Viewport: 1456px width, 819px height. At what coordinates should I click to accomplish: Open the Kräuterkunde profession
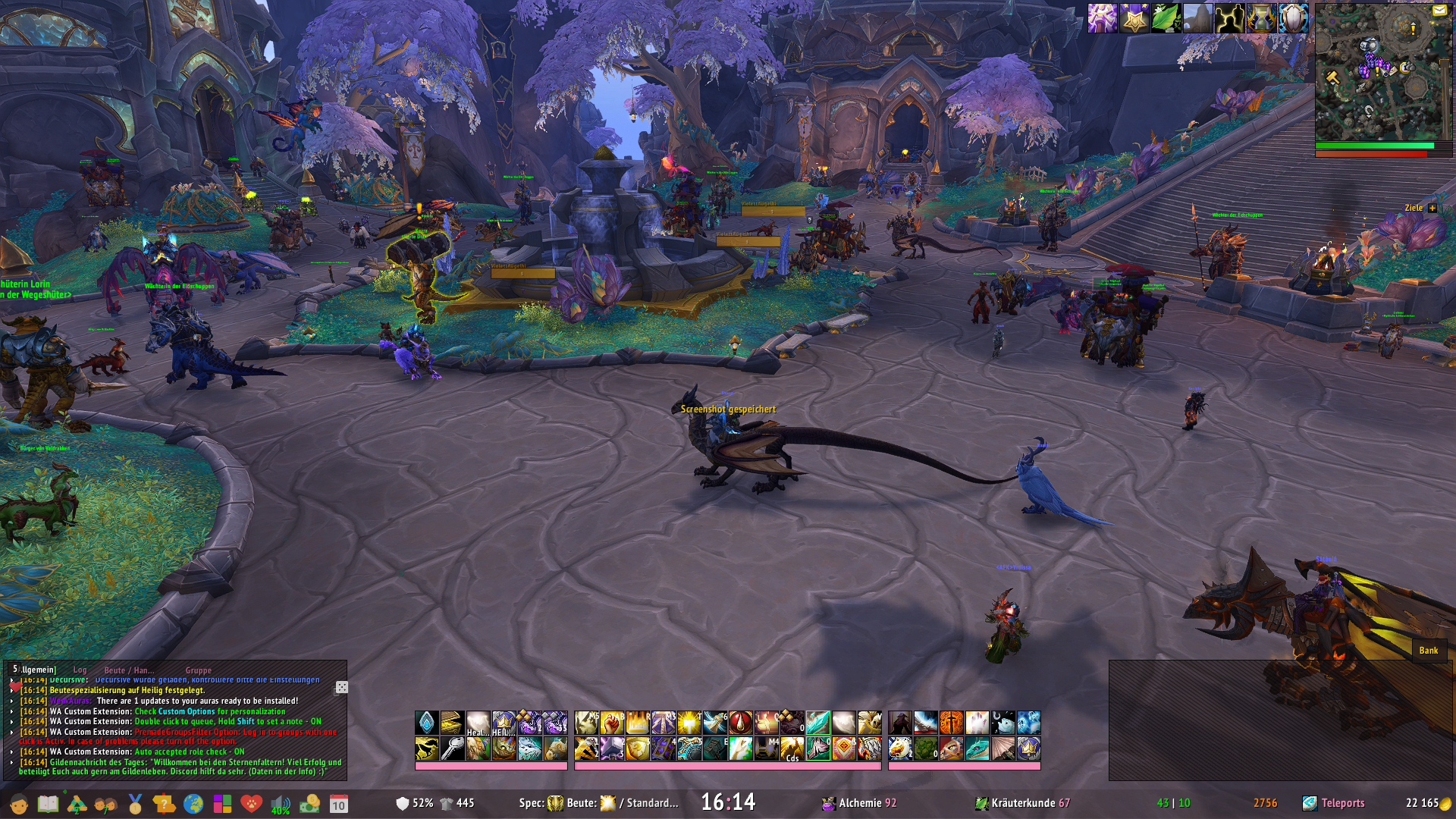click(1022, 803)
